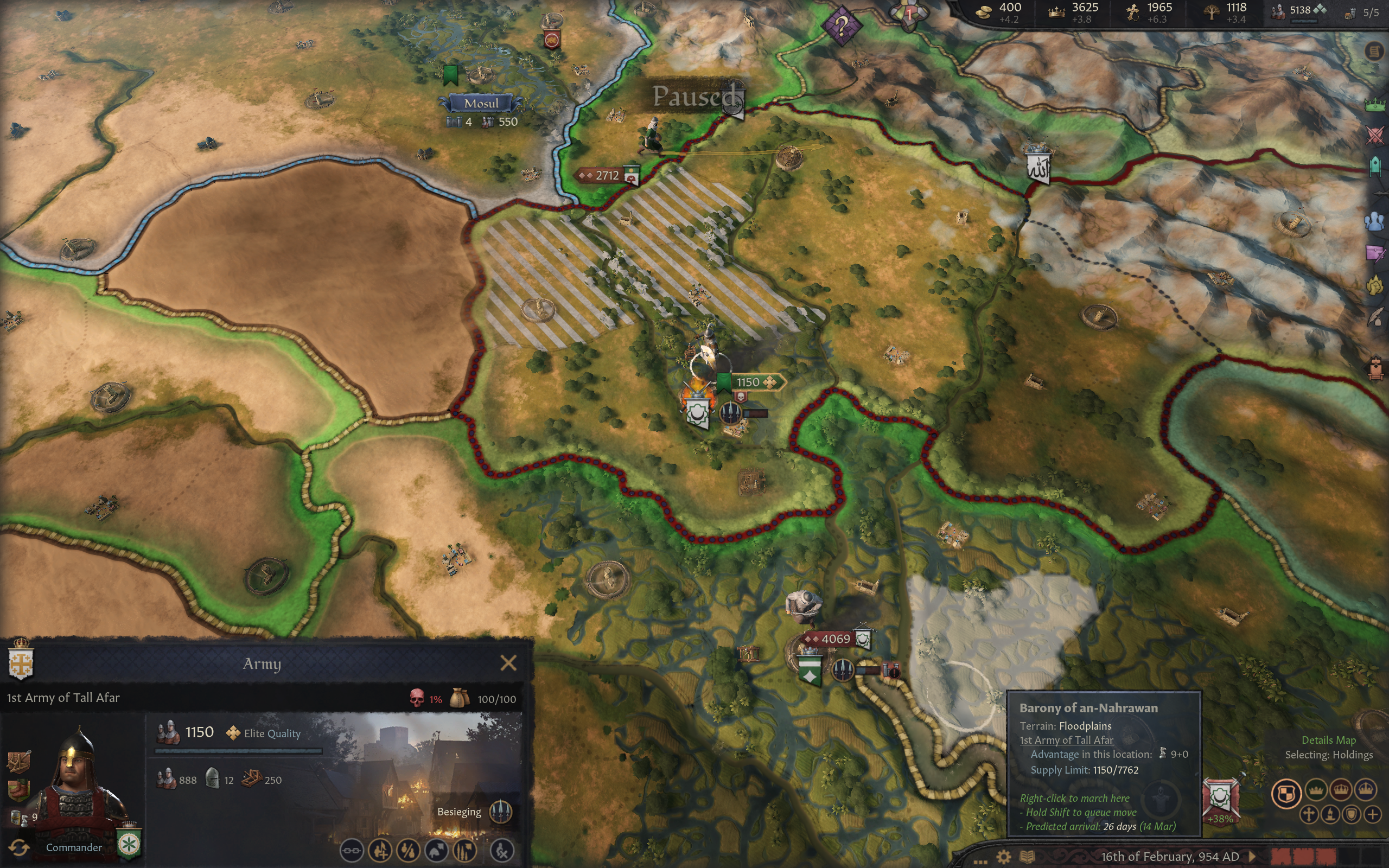Select the realms shield map mode
The width and height of the screenshot is (1389, 868).
pyautogui.click(x=1286, y=793)
